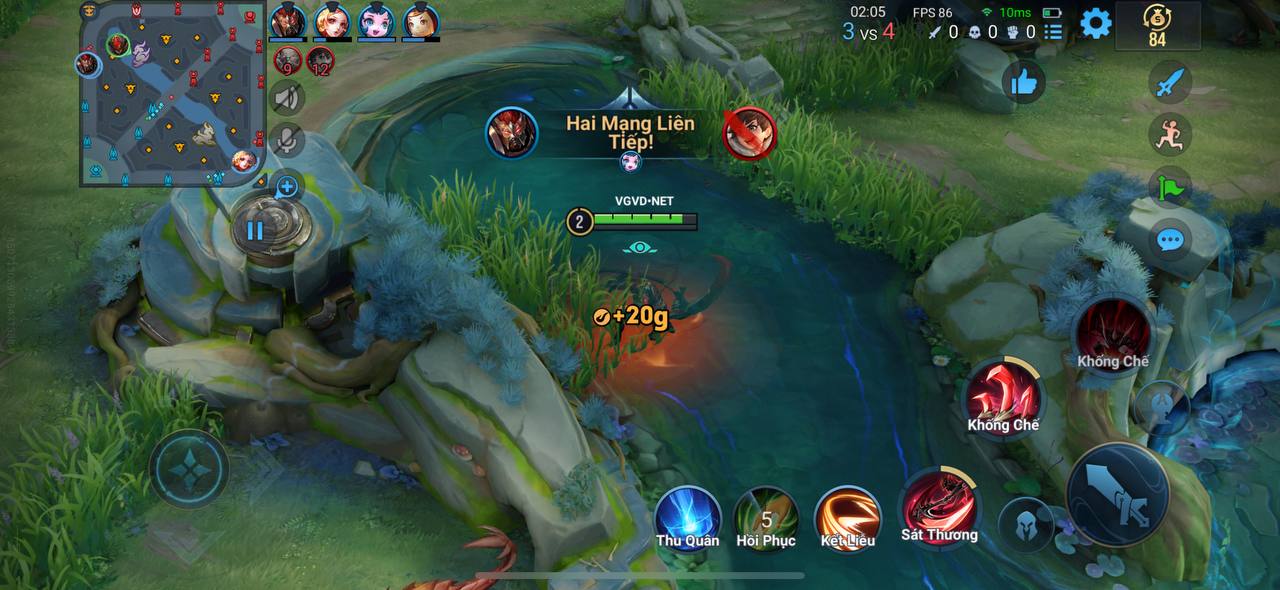Screen dimensions: 1280x590
Task: Toggle the muted speaker sound button
Action: point(287,98)
